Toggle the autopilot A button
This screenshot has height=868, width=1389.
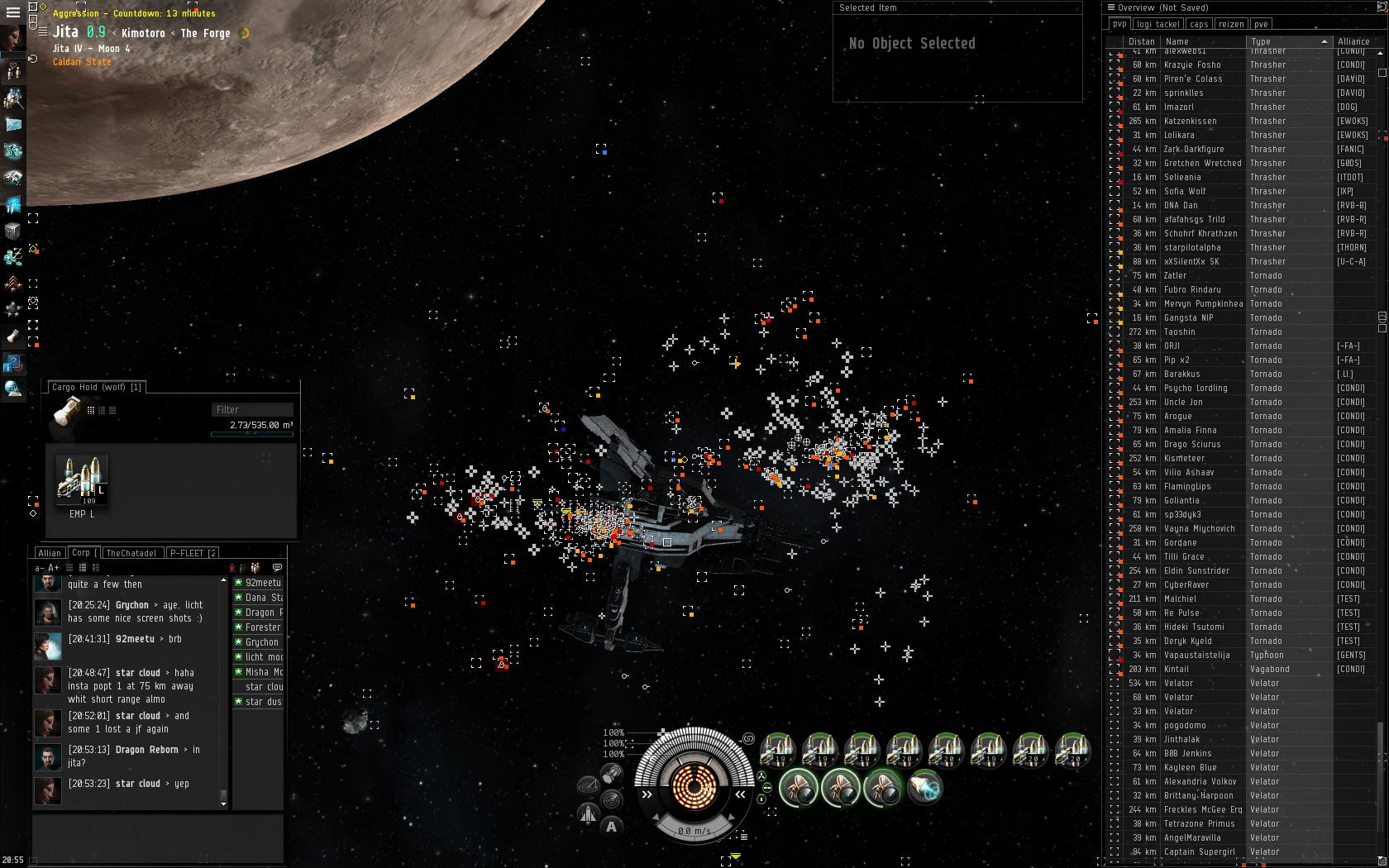pos(611,826)
